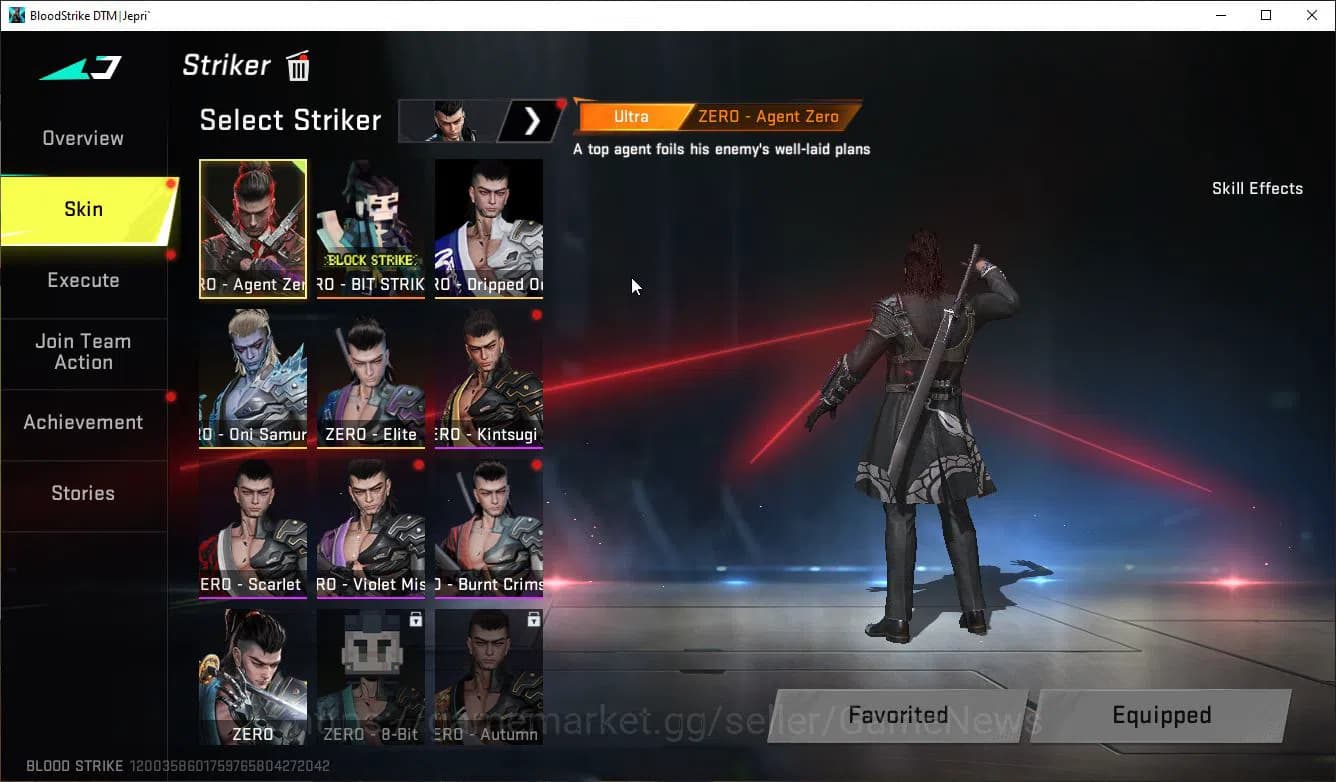Click the lock icon on ZERO - 8-Bit skin
Image resolution: width=1336 pixels, height=782 pixels.
414,620
